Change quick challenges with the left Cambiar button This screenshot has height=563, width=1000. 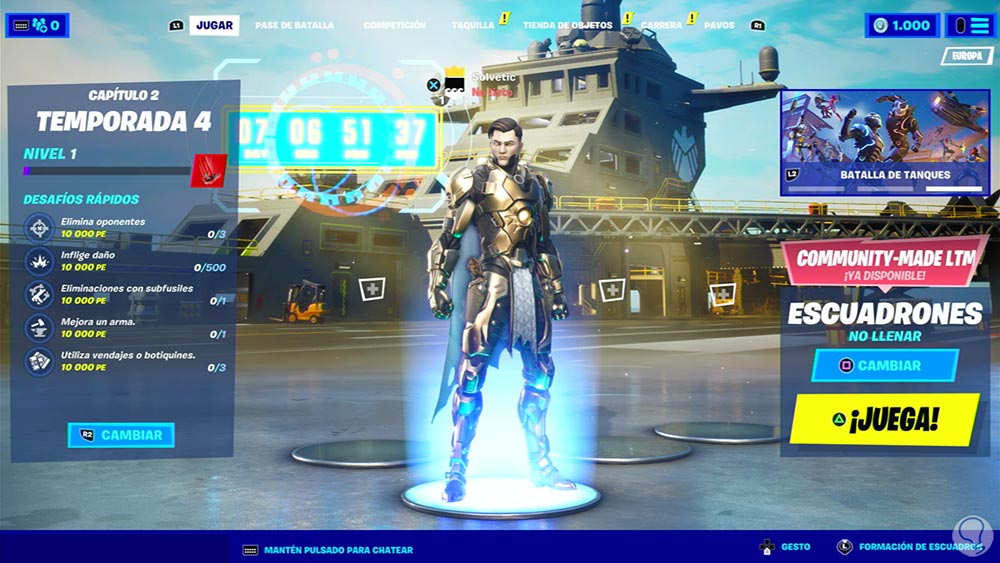pos(122,435)
